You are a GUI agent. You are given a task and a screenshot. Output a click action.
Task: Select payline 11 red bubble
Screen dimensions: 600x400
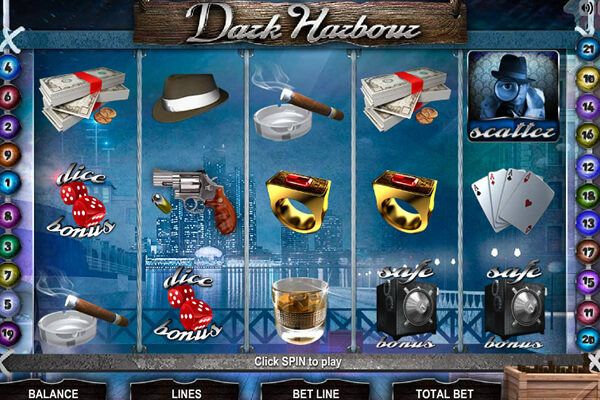pyautogui.click(x=588, y=310)
